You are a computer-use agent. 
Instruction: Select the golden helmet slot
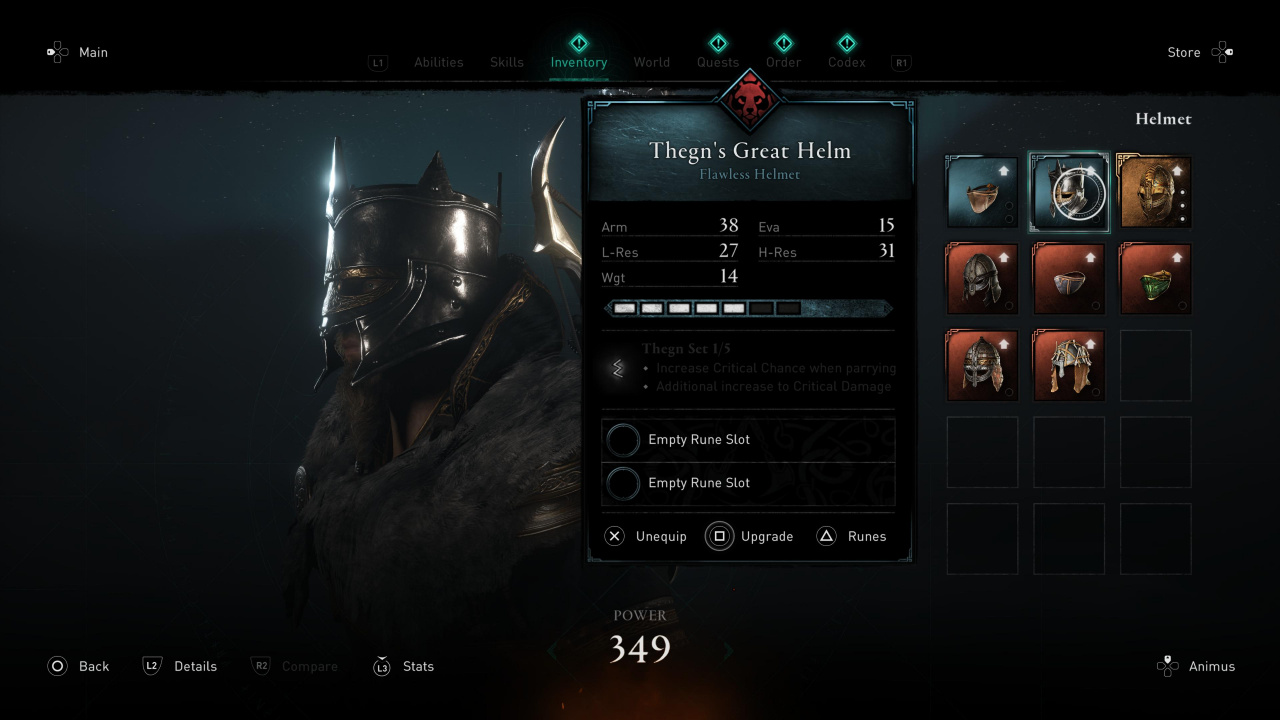pyautogui.click(x=1155, y=192)
